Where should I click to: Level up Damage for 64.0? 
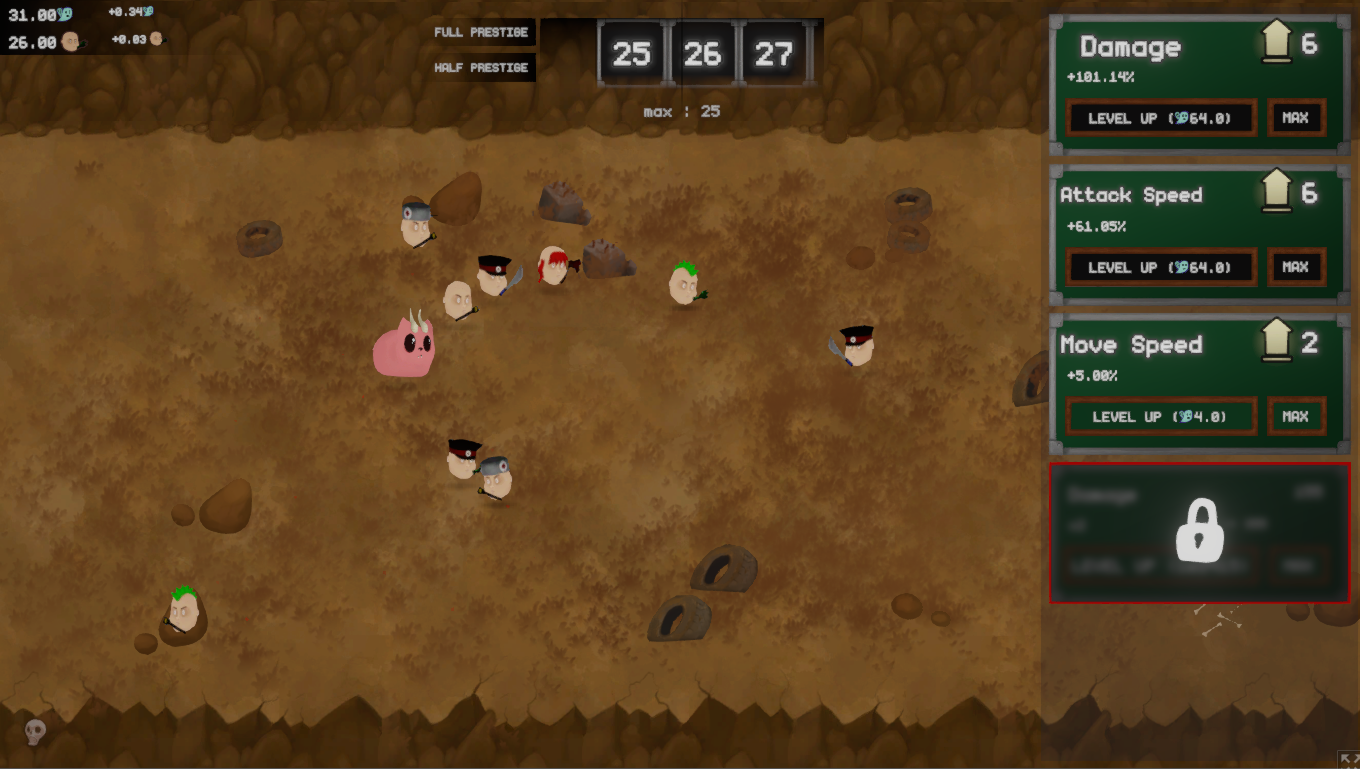1160,118
